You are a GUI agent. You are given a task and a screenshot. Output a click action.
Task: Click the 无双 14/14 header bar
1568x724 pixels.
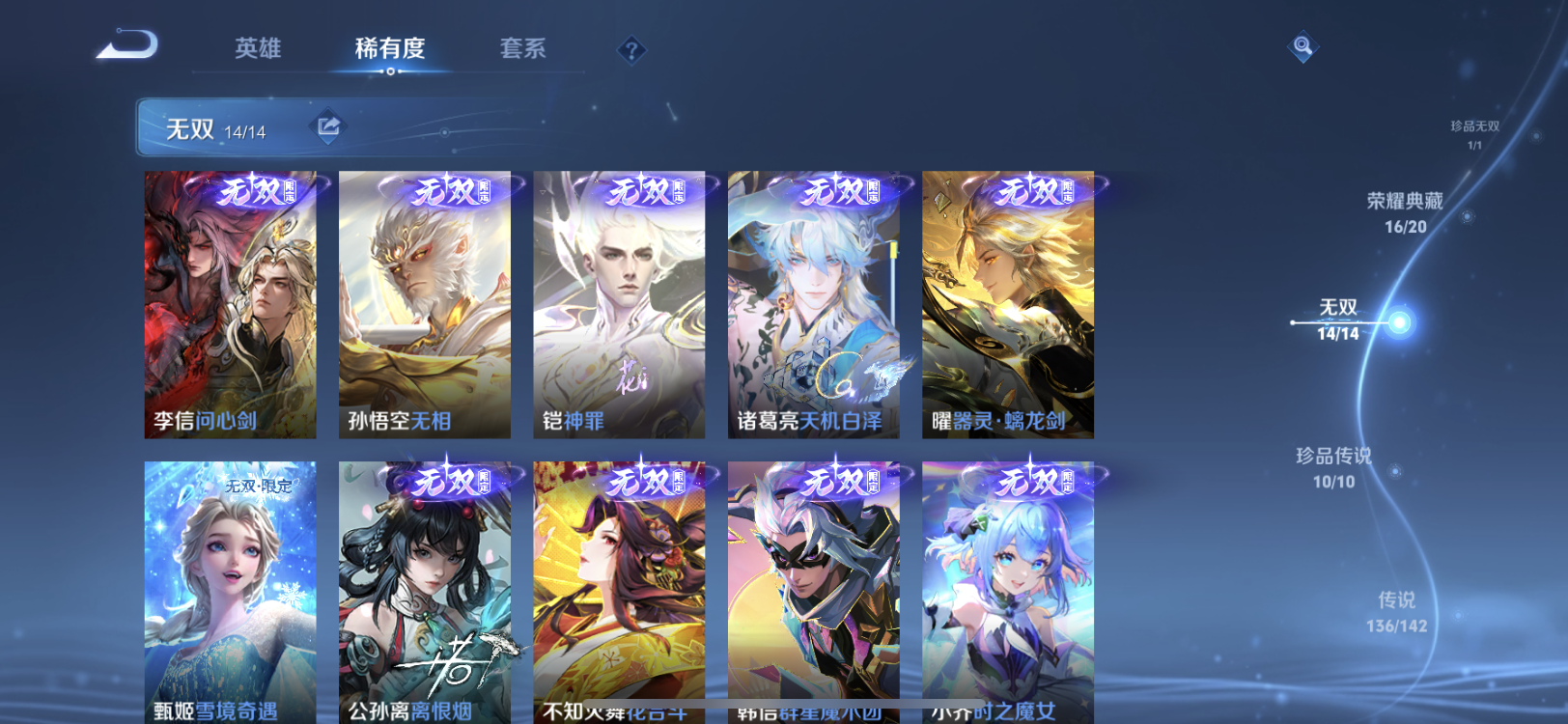click(232, 125)
